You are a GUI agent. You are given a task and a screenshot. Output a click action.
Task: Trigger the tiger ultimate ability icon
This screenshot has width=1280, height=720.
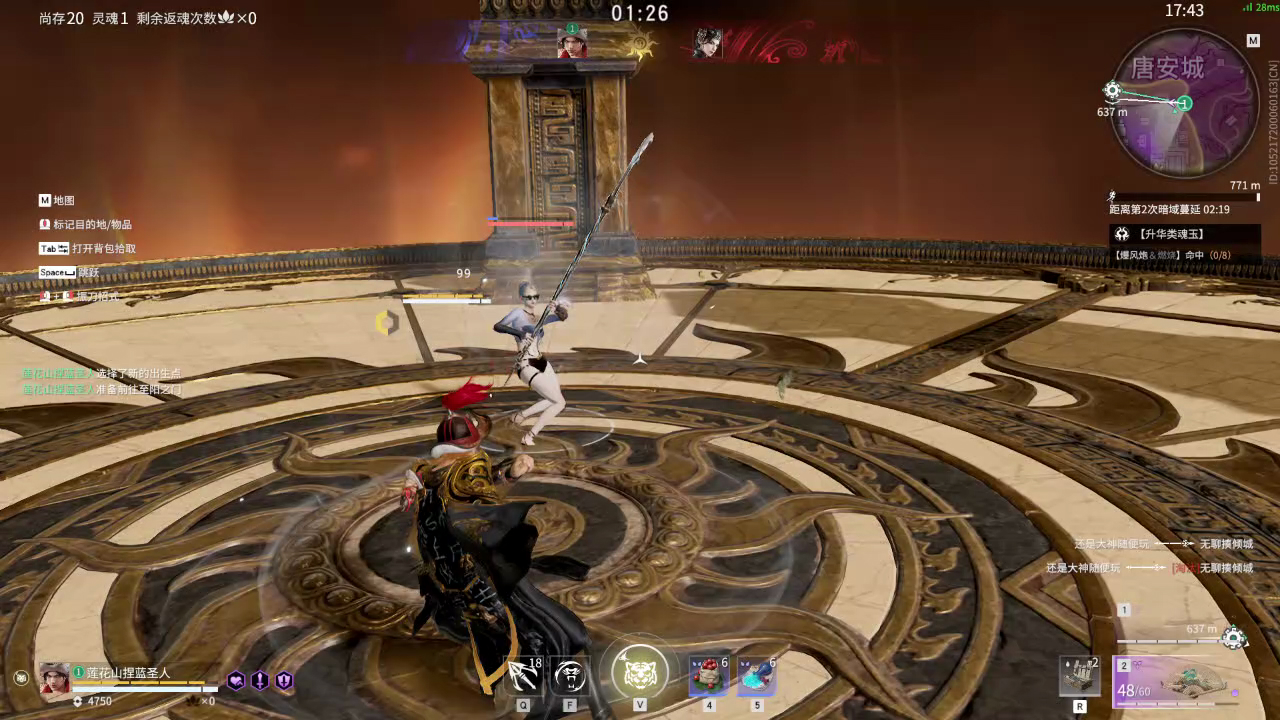tap(639, 672)
